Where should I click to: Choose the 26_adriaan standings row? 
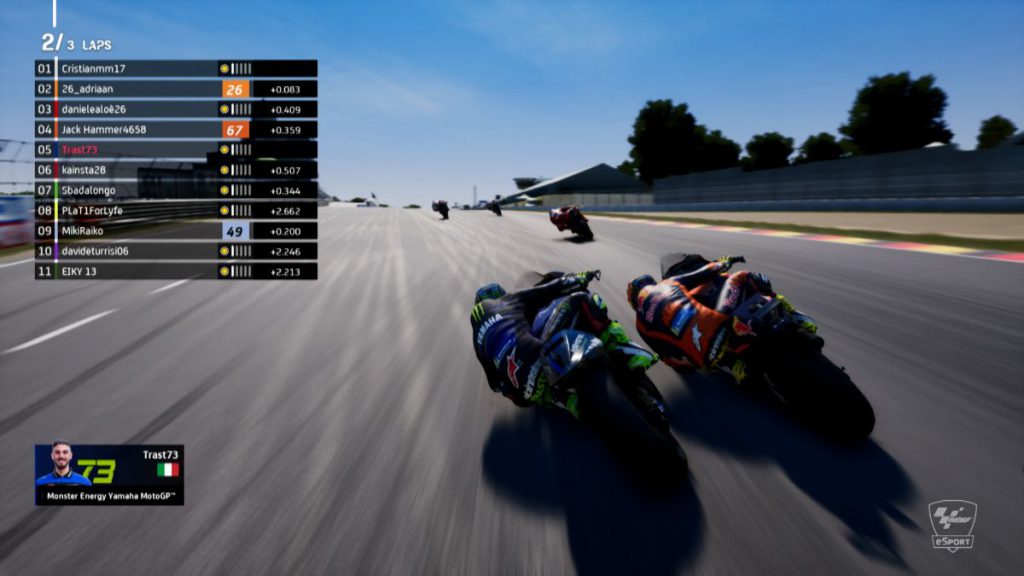(176, 89)
